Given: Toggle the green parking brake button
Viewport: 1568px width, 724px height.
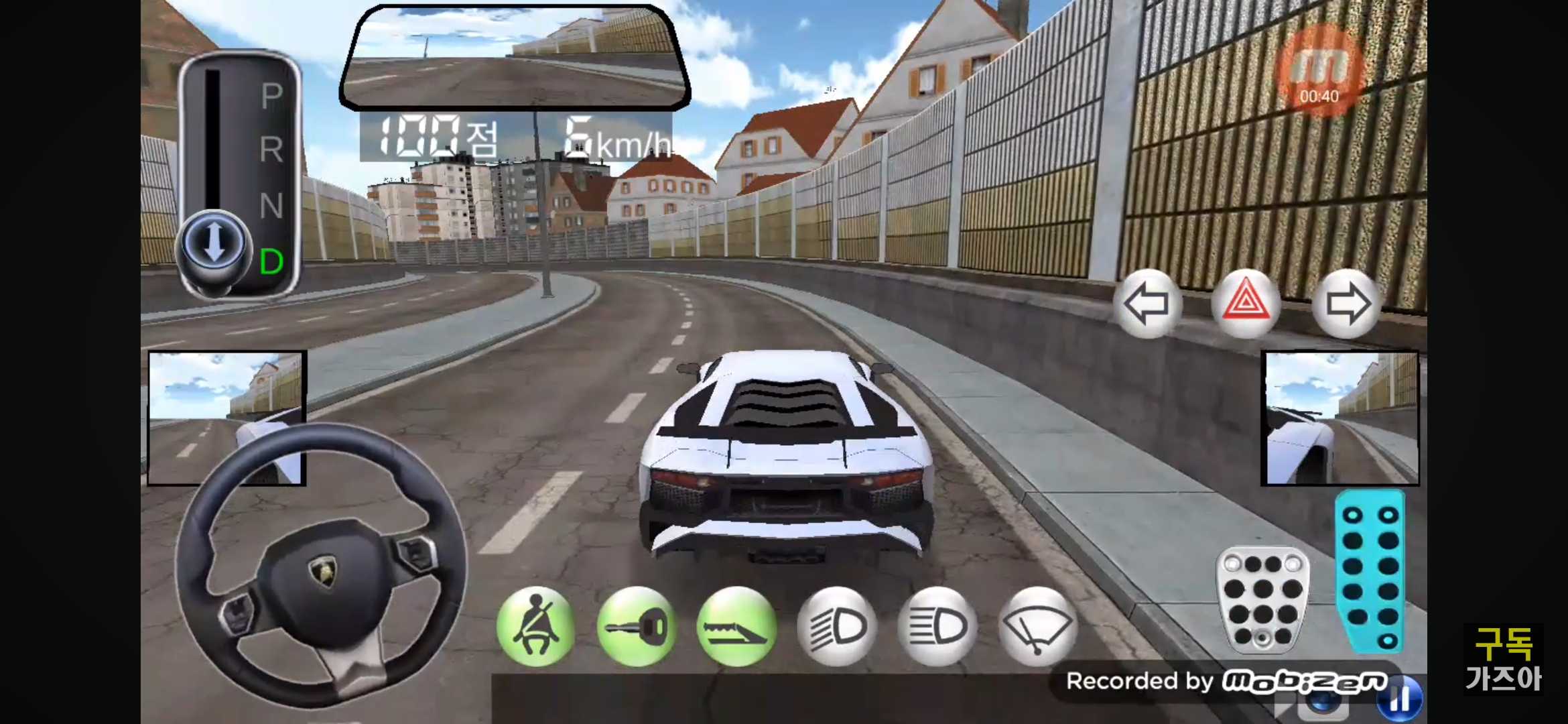Looking at the screenshot, I should (x=736, y=627).
